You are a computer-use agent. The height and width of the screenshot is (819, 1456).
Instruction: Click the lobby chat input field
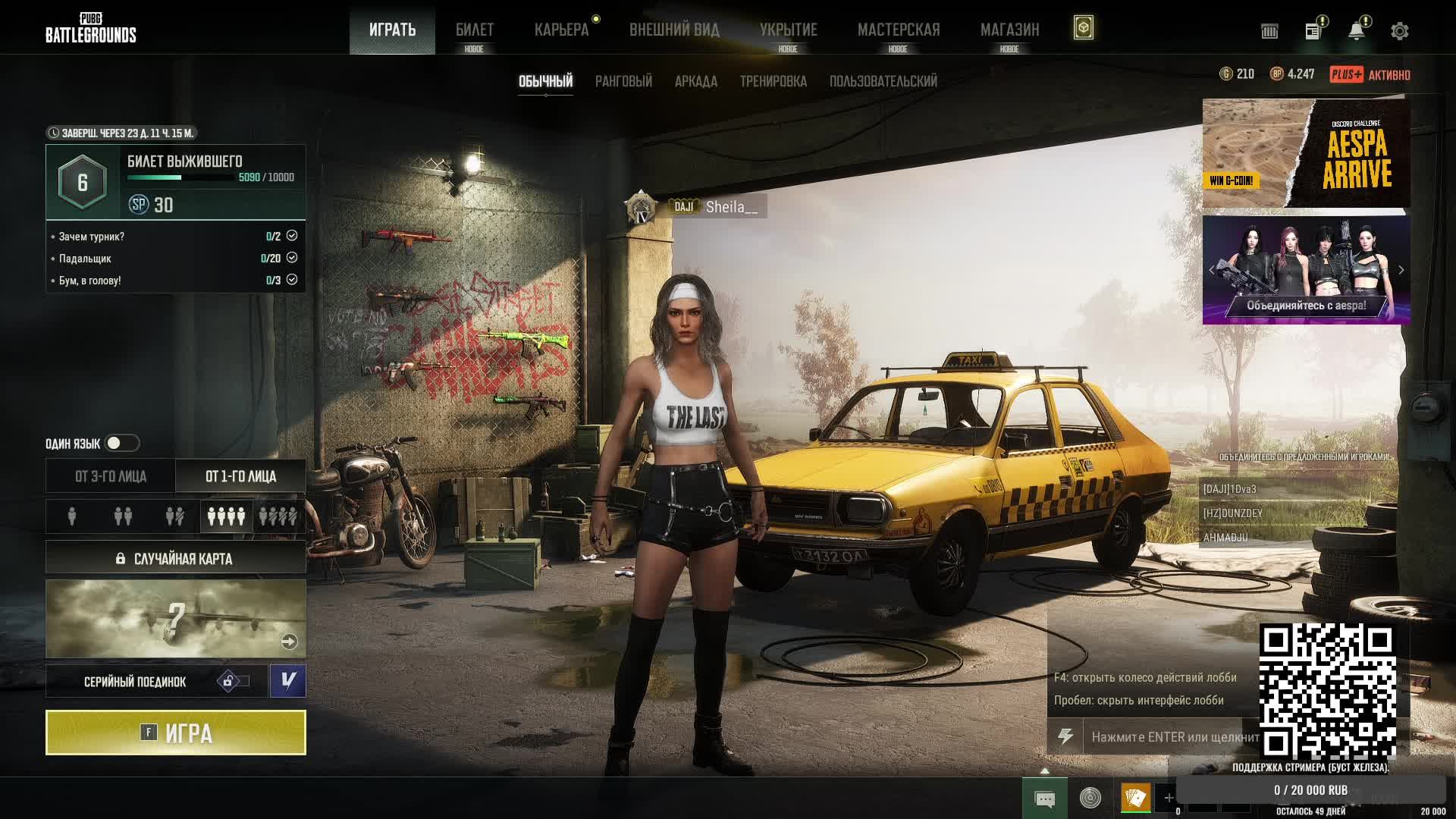click(1172, 736)
